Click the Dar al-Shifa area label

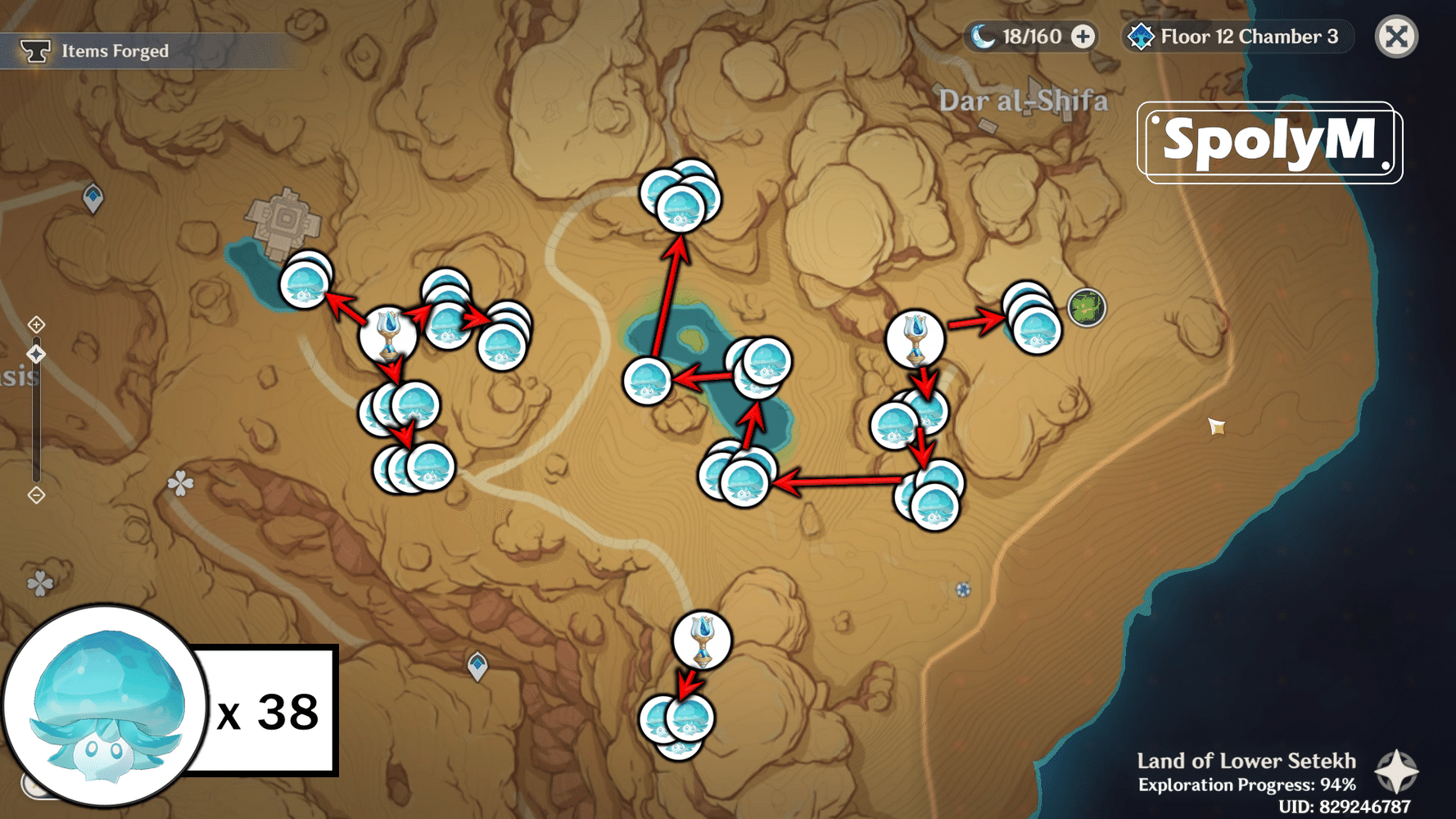coord(1024,101)
